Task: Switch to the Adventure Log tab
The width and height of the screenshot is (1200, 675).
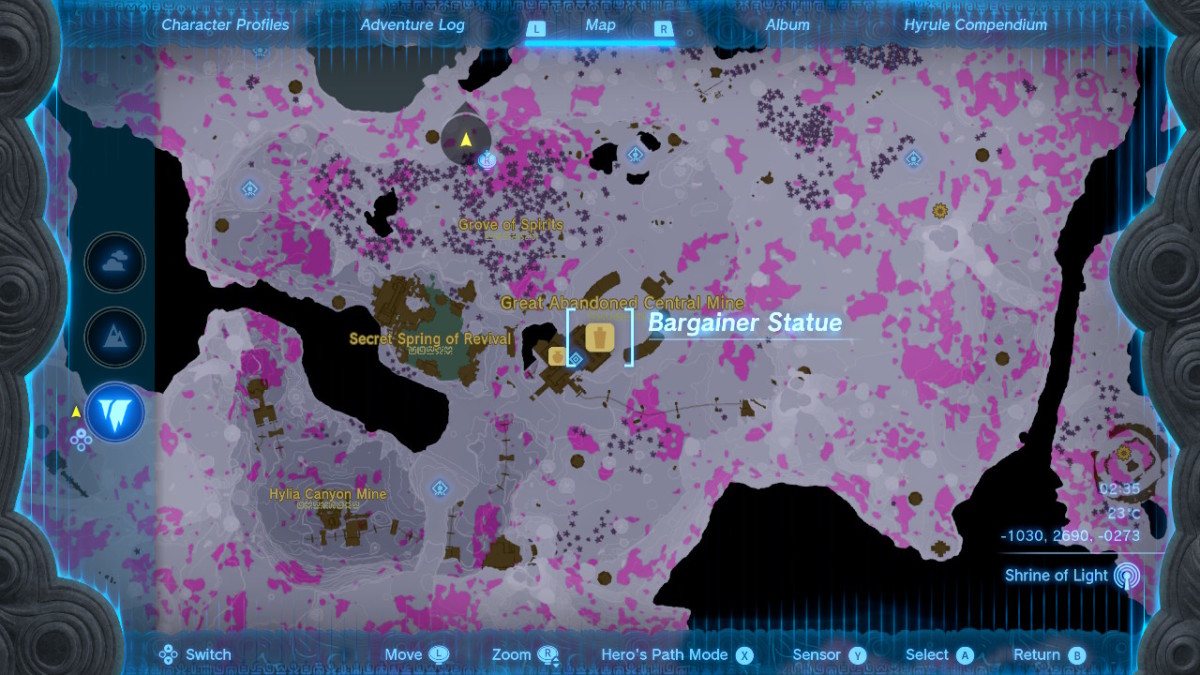Action: (x=412, y=25)
